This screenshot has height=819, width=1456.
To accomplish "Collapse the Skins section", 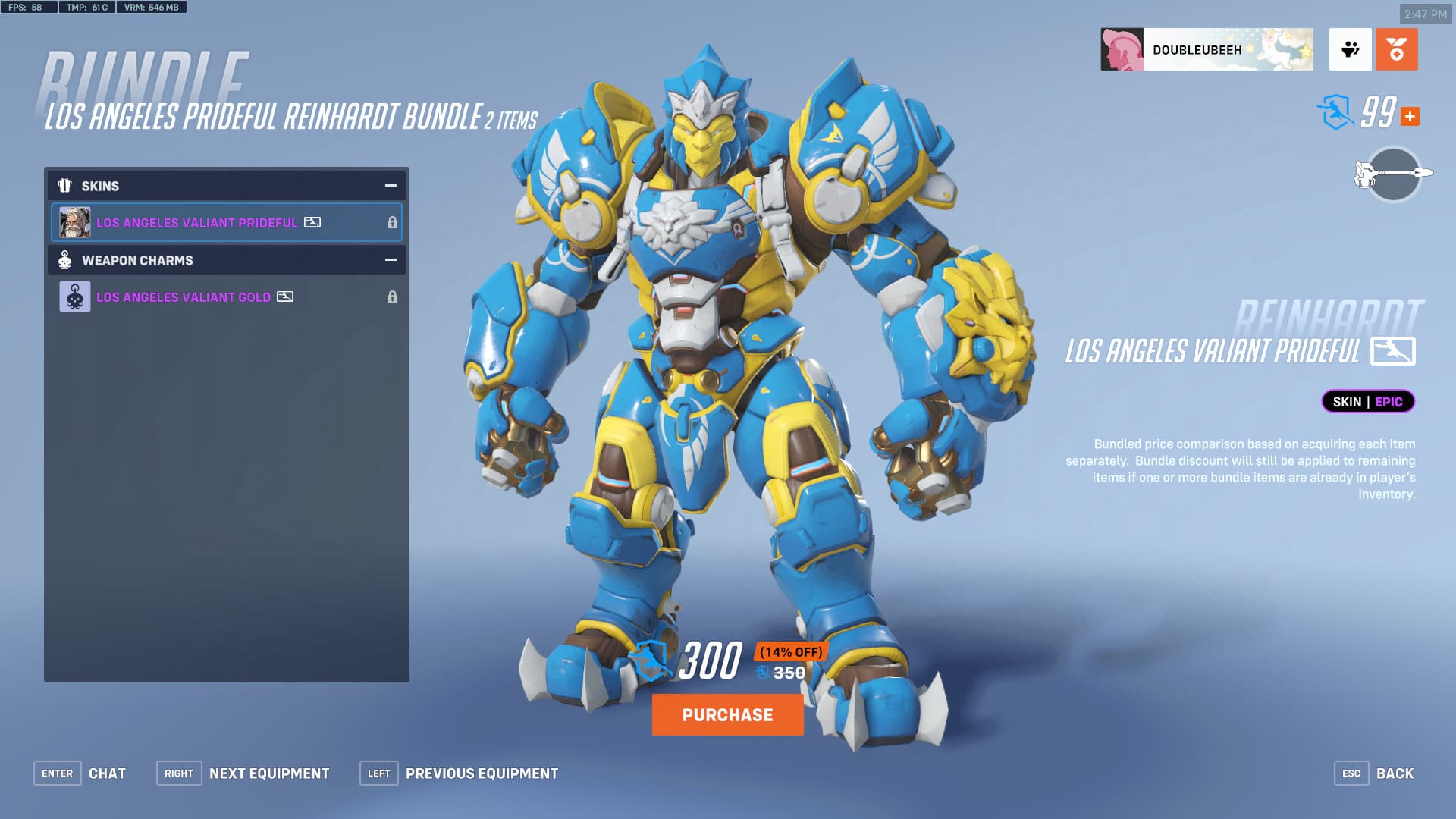I will pos(391,186).
